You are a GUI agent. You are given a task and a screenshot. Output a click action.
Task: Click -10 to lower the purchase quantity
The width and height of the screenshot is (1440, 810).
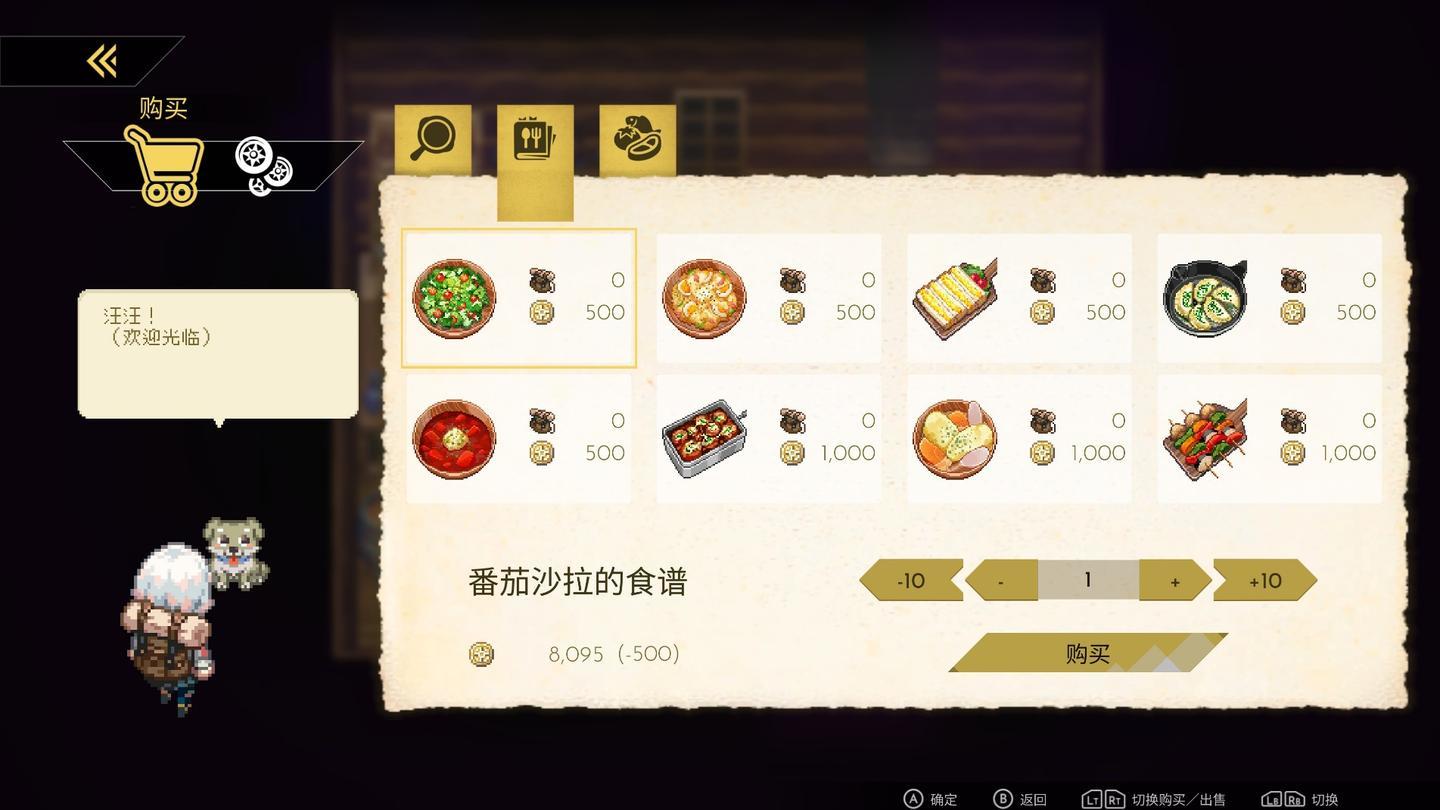[x=910, y=580]
